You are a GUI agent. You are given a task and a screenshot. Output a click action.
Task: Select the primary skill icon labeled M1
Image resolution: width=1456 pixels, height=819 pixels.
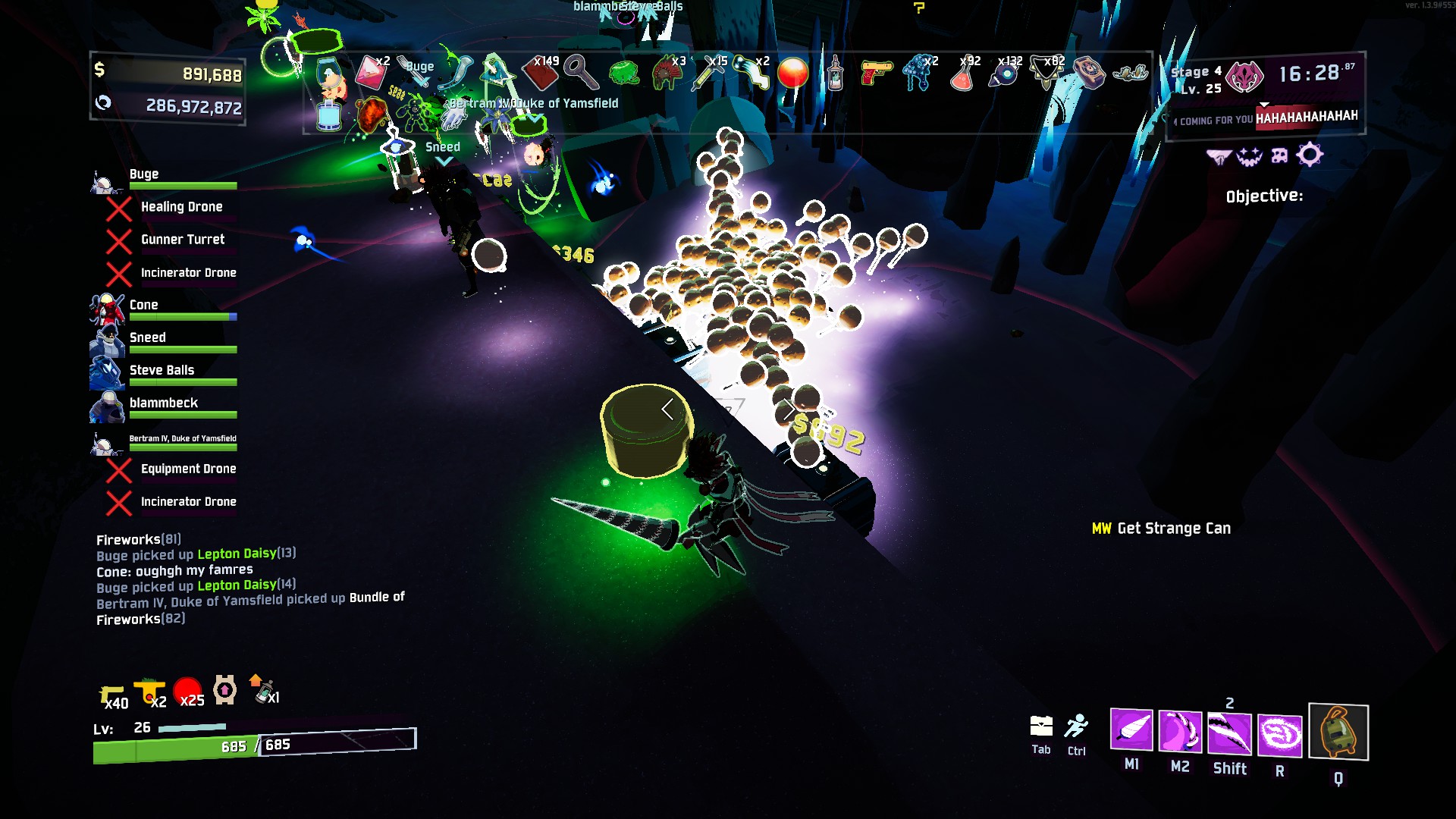1131,730
